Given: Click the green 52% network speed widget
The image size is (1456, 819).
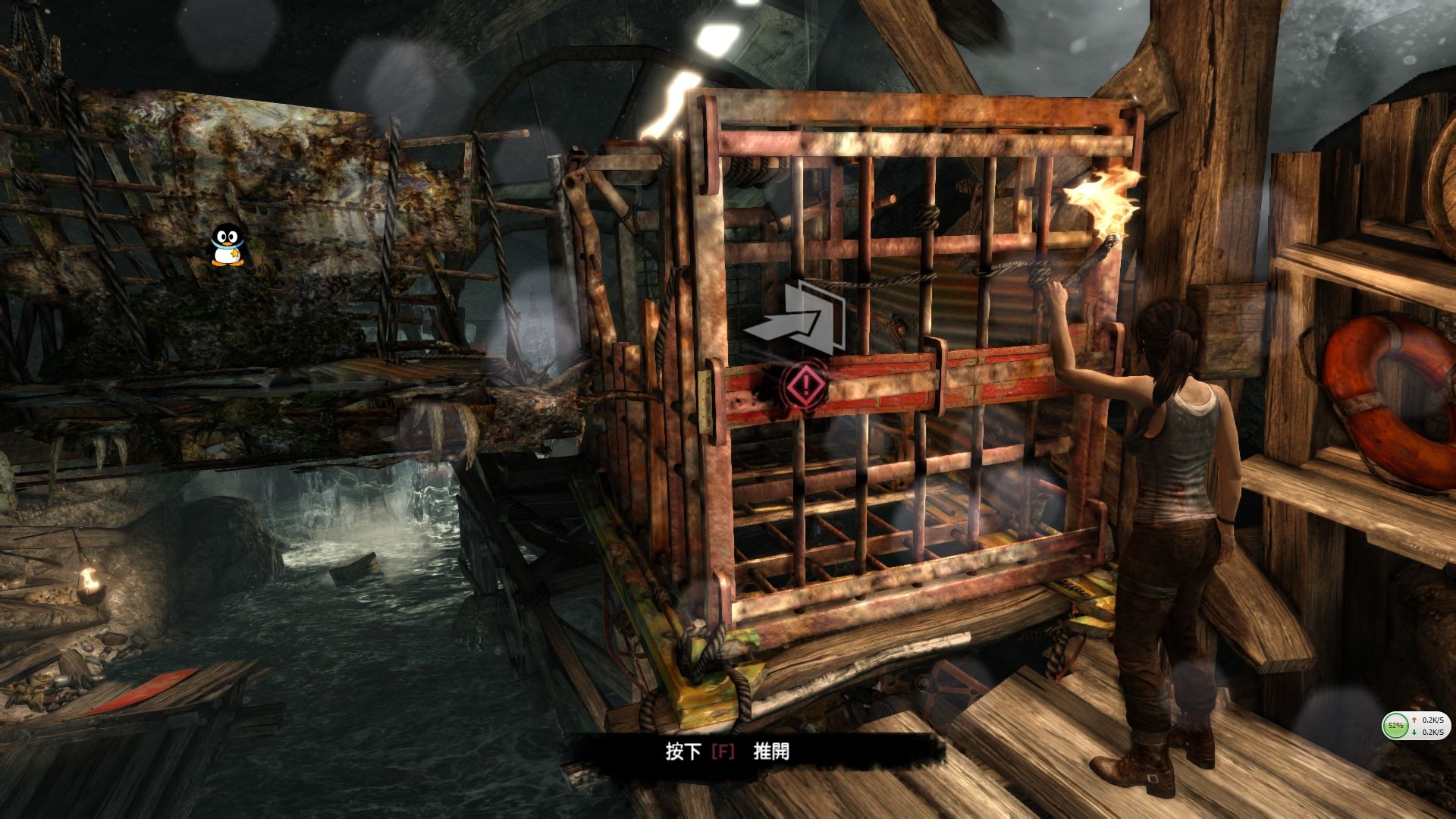Looking at the screenshot, I should click(1395, 726).
